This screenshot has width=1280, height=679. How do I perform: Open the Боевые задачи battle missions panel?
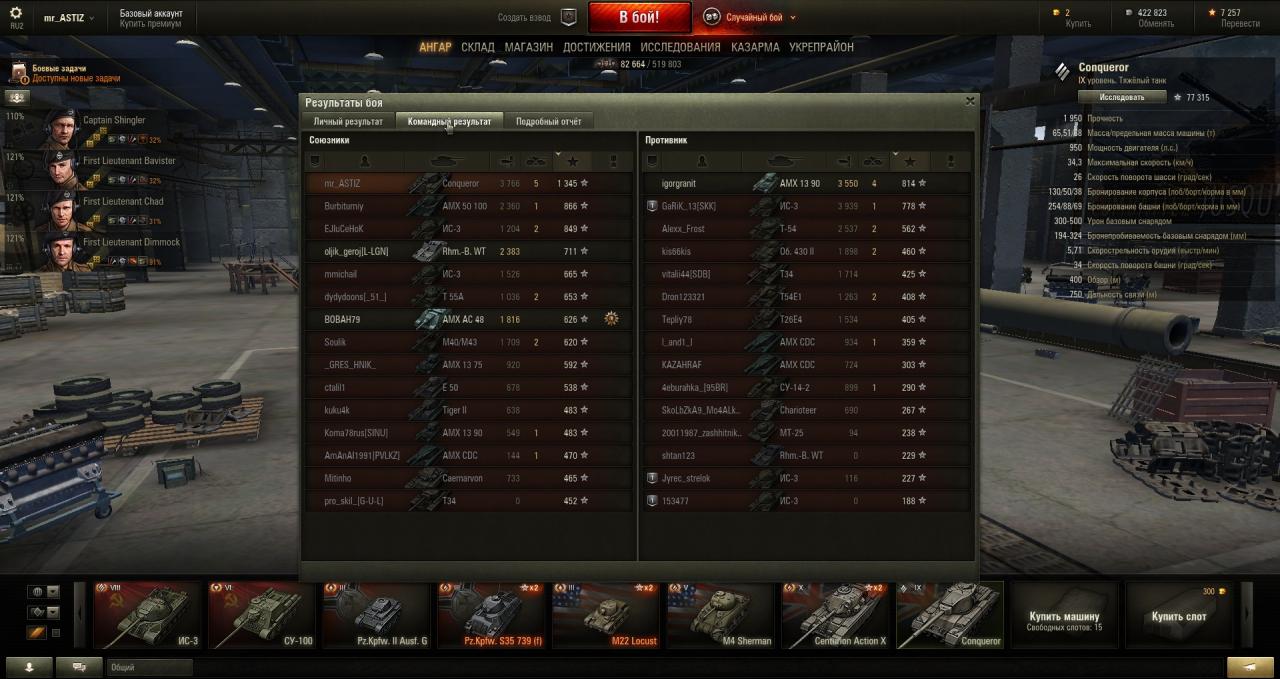pyautogui.click(x=60, y=72)
